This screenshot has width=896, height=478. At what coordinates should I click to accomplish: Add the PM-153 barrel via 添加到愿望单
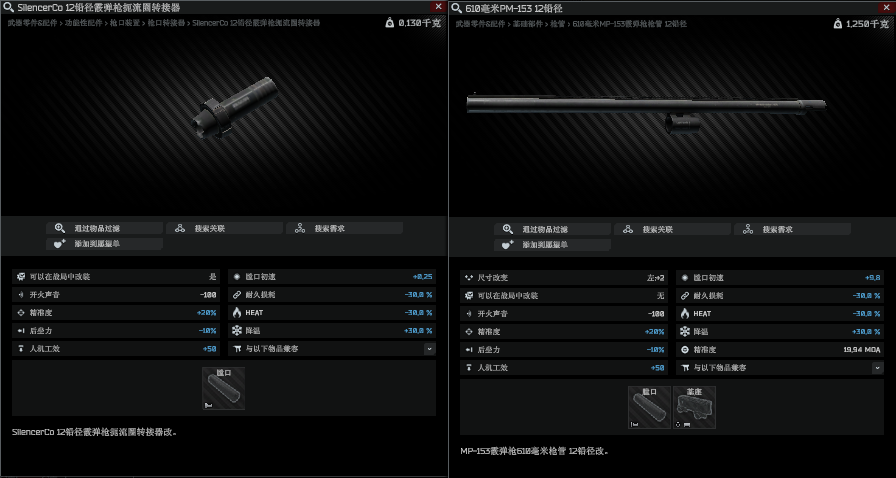click(x=552, y=245)
